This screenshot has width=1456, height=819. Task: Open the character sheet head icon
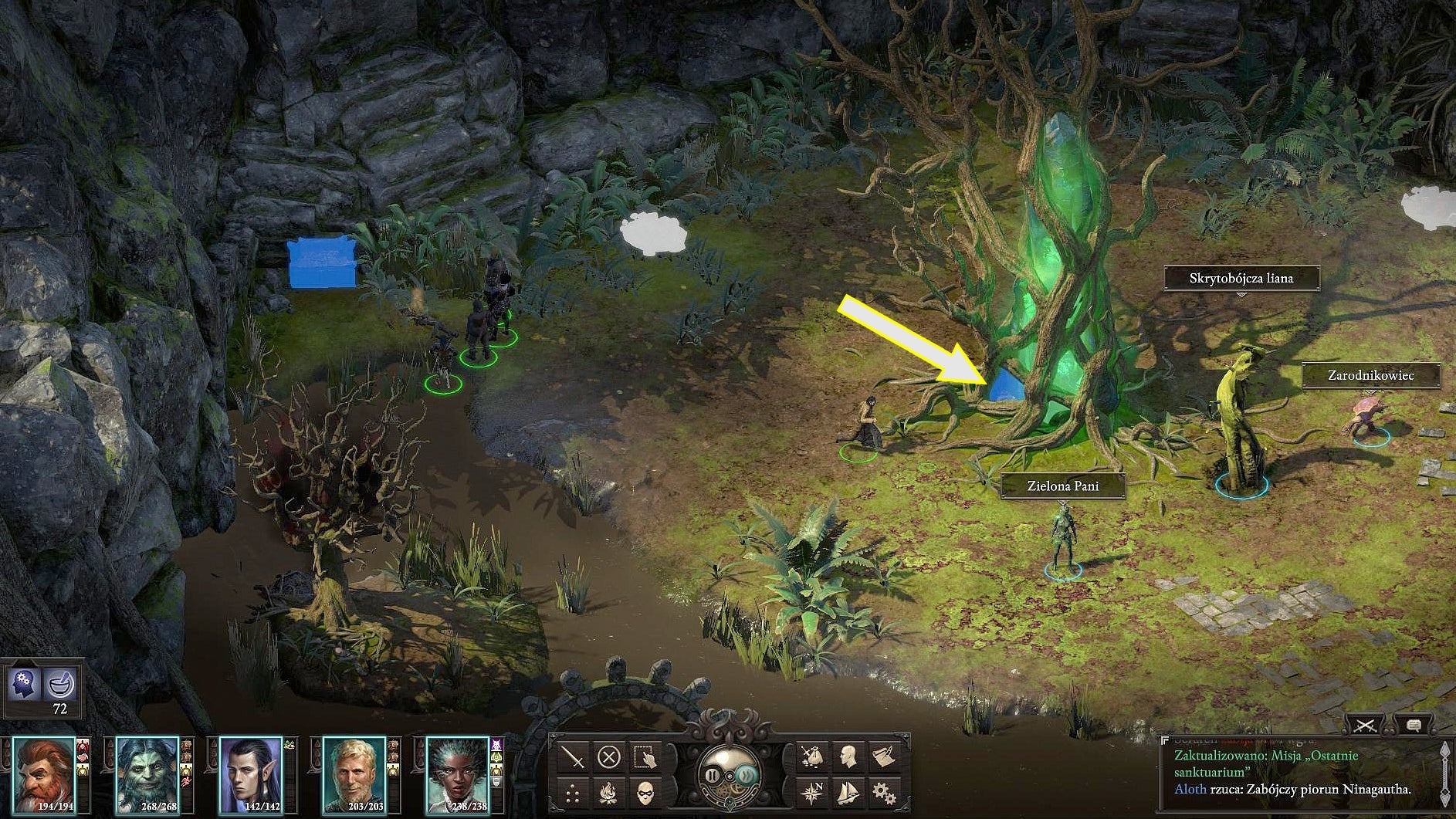851,756
